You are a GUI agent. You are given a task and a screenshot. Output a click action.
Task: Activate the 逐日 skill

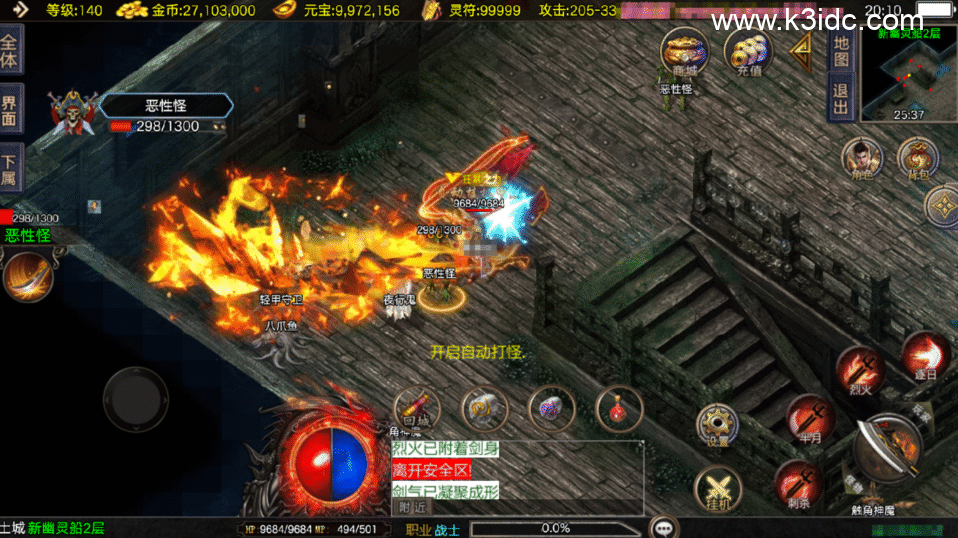click(925, 354)
